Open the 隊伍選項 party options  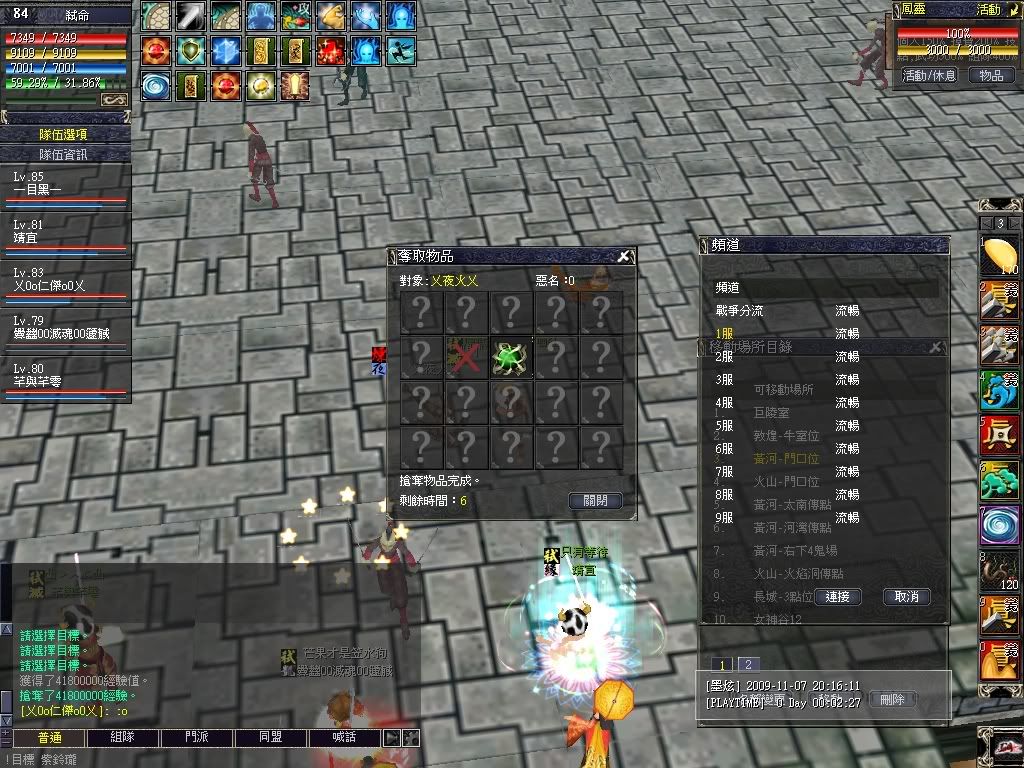tap(64, 134)
